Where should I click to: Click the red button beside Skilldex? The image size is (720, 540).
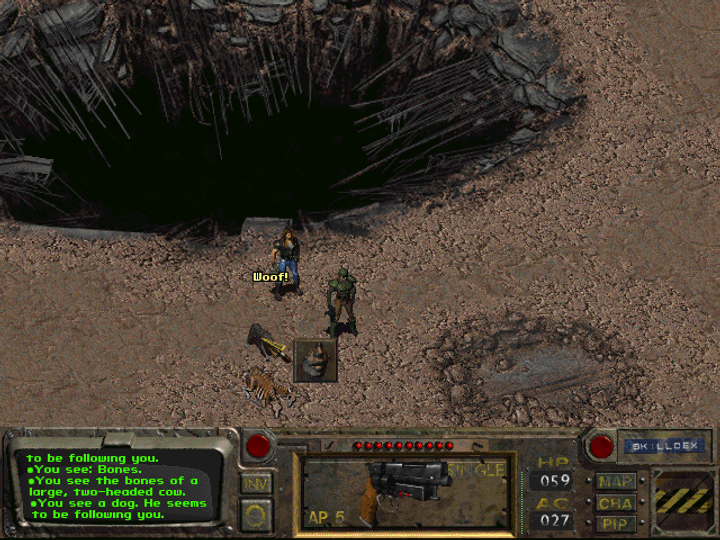(601, 445)
